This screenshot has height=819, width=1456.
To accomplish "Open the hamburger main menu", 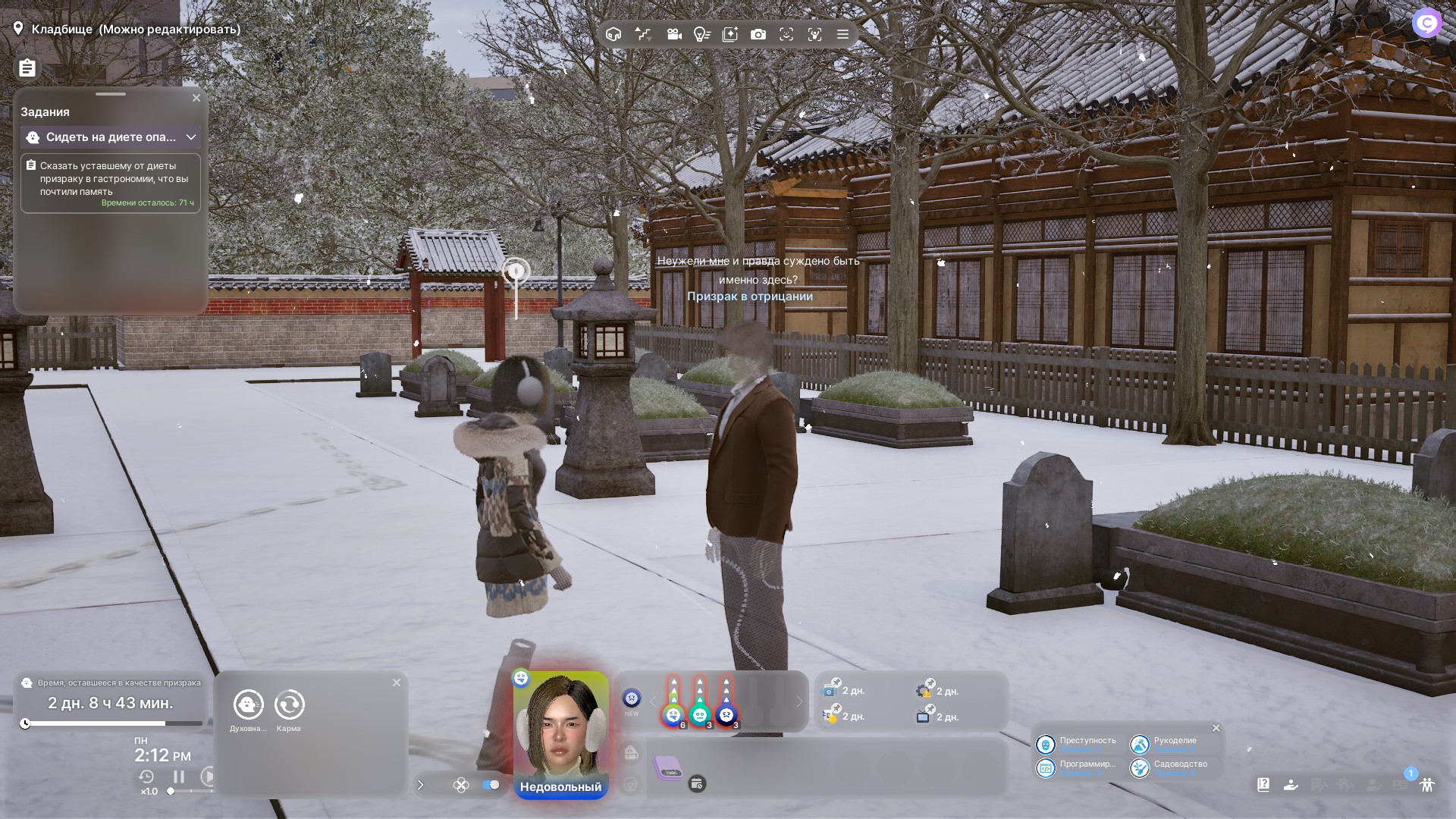I will [843, 34].
